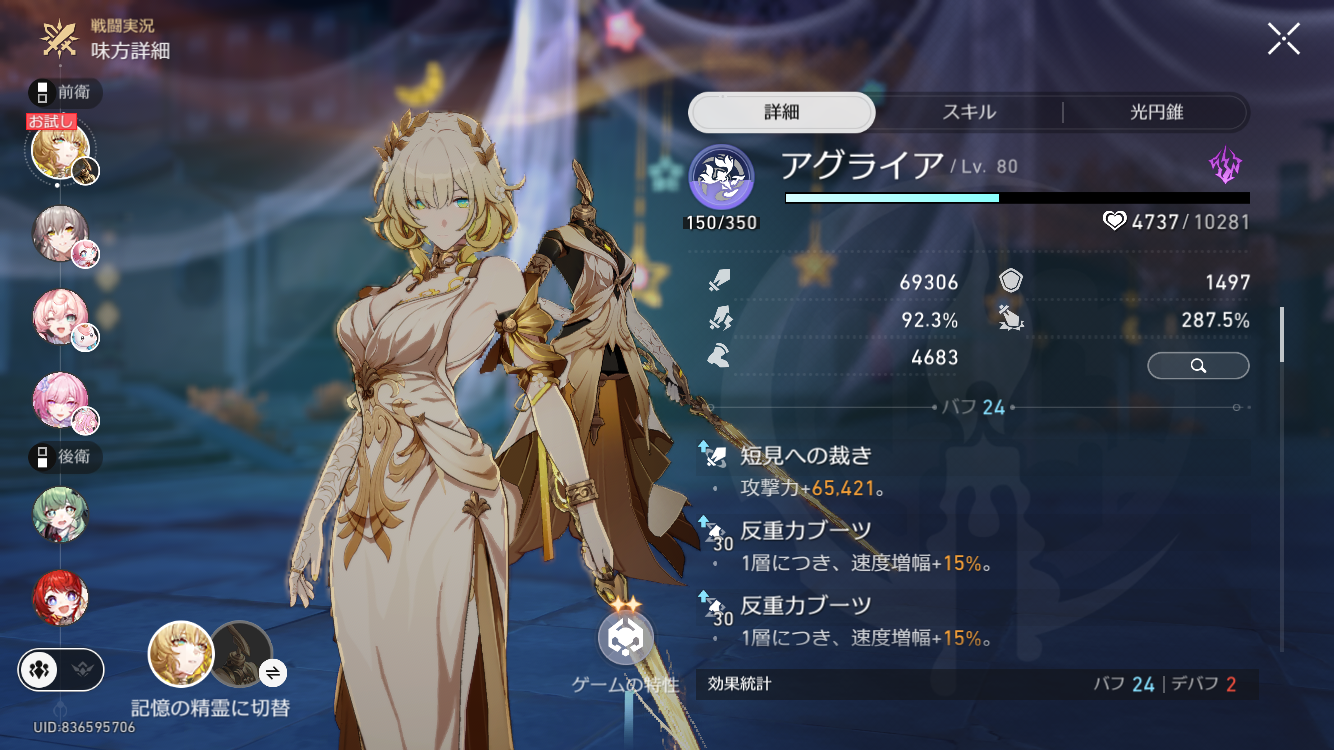Screen dimensions: 1334x750
Task: Select the pink-haired March 7th portrait
Action: point(60,316)
